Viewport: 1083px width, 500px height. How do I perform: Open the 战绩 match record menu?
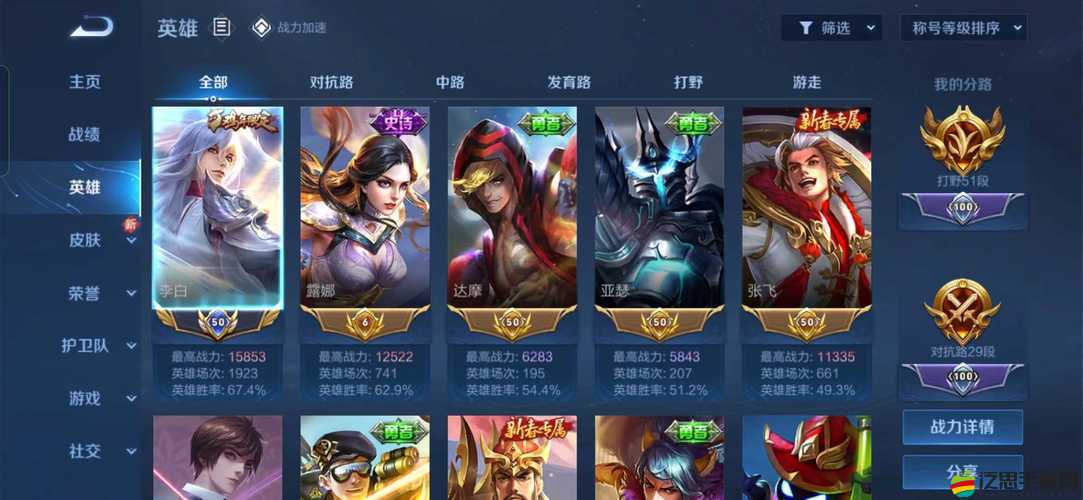coord(85,134)
